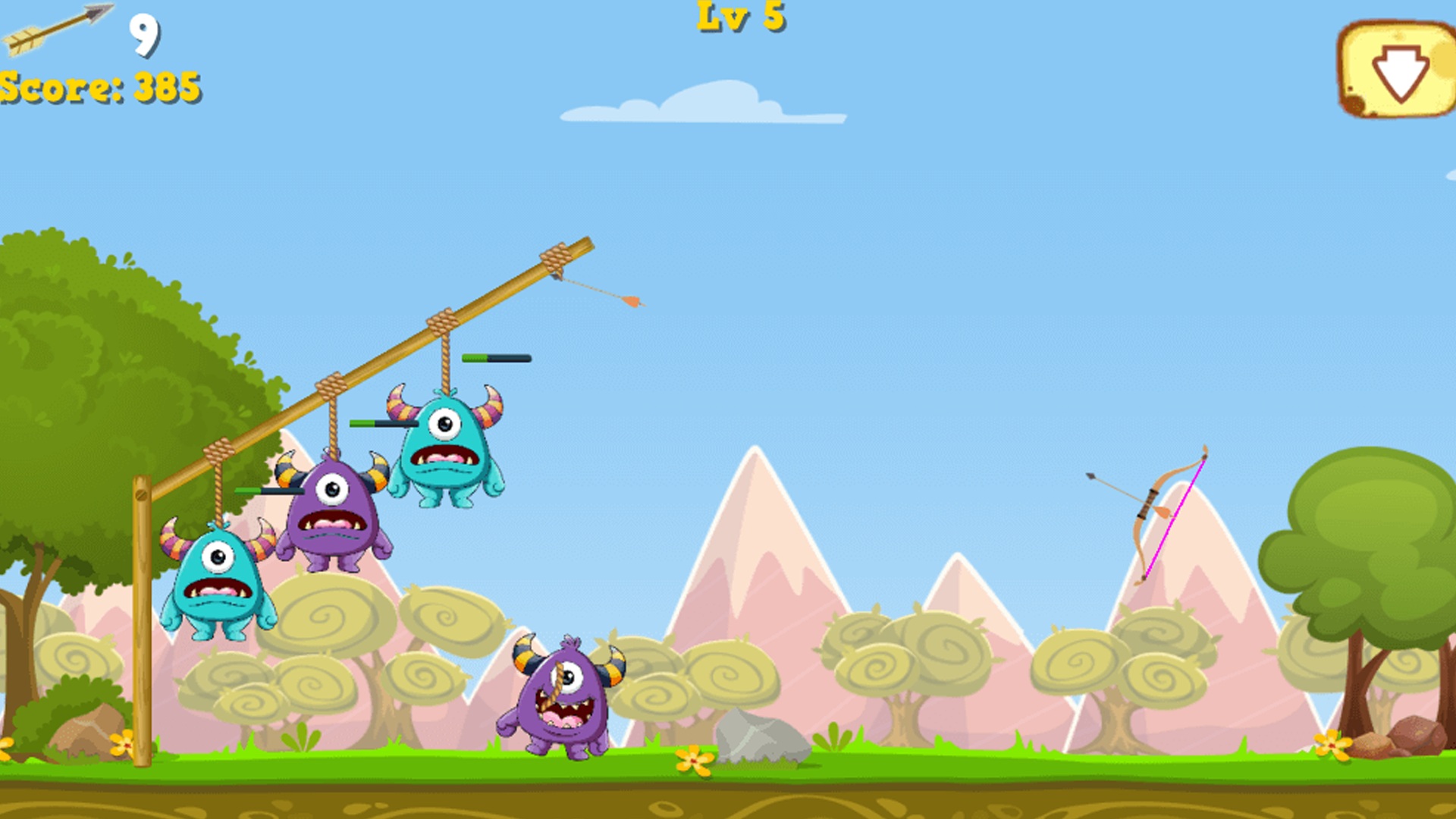Click the ammo count number 9

click(x=143, y=34)
